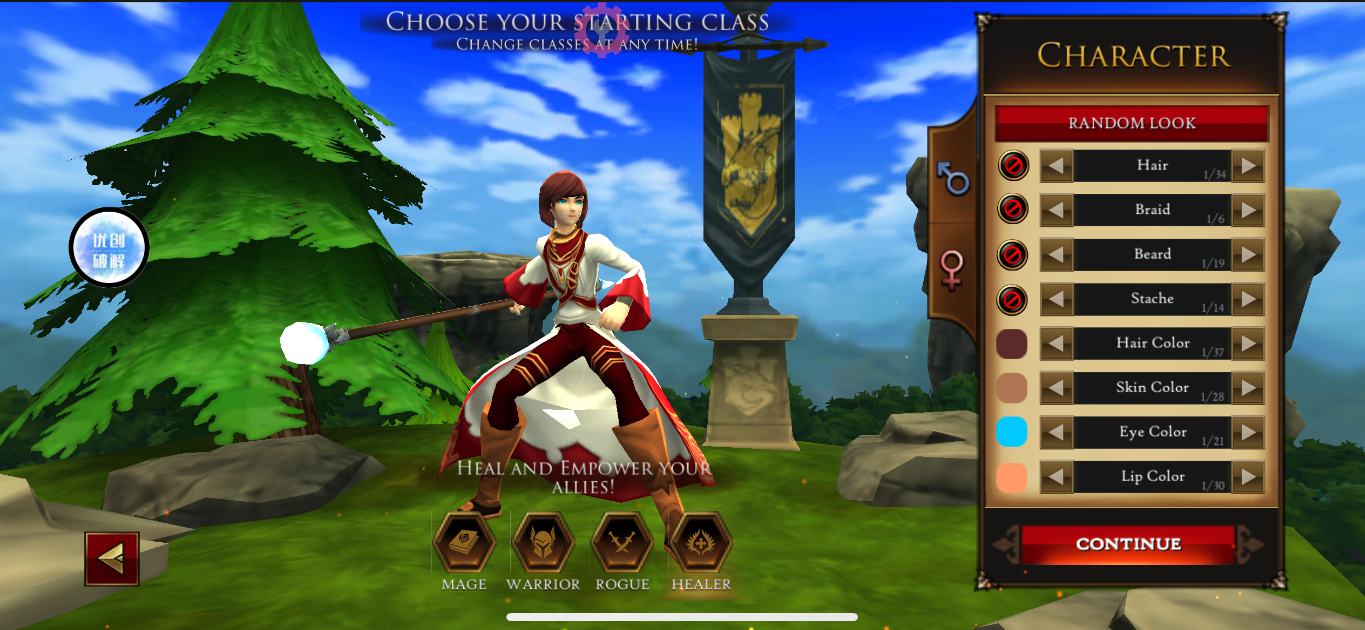The image size is (1365, 630).
Task: Advance to the next Braid option
Action: (x=1248, y=210)
